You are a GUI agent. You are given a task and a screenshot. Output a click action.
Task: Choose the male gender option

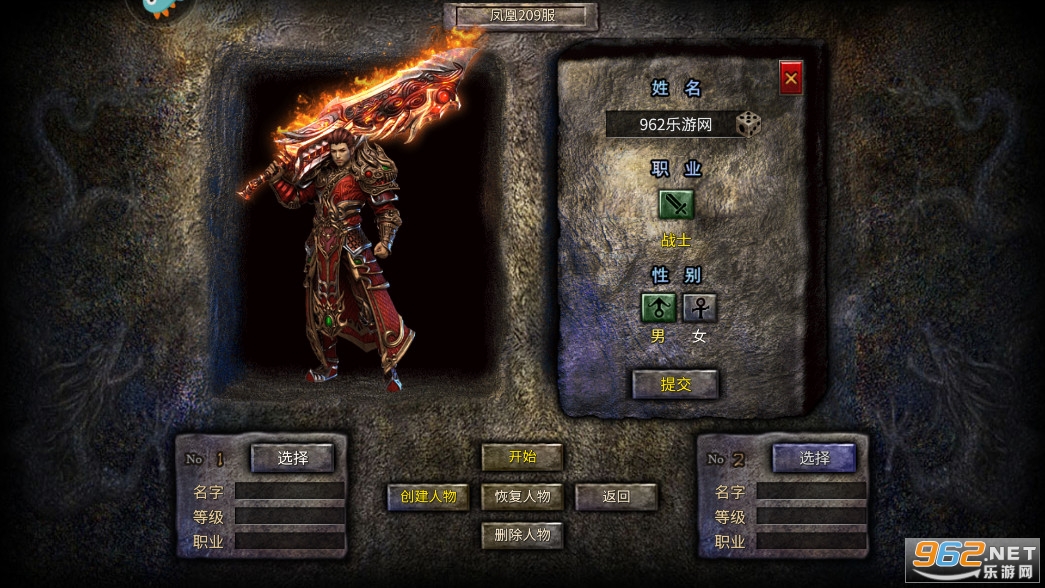click(x=658, y=308)
